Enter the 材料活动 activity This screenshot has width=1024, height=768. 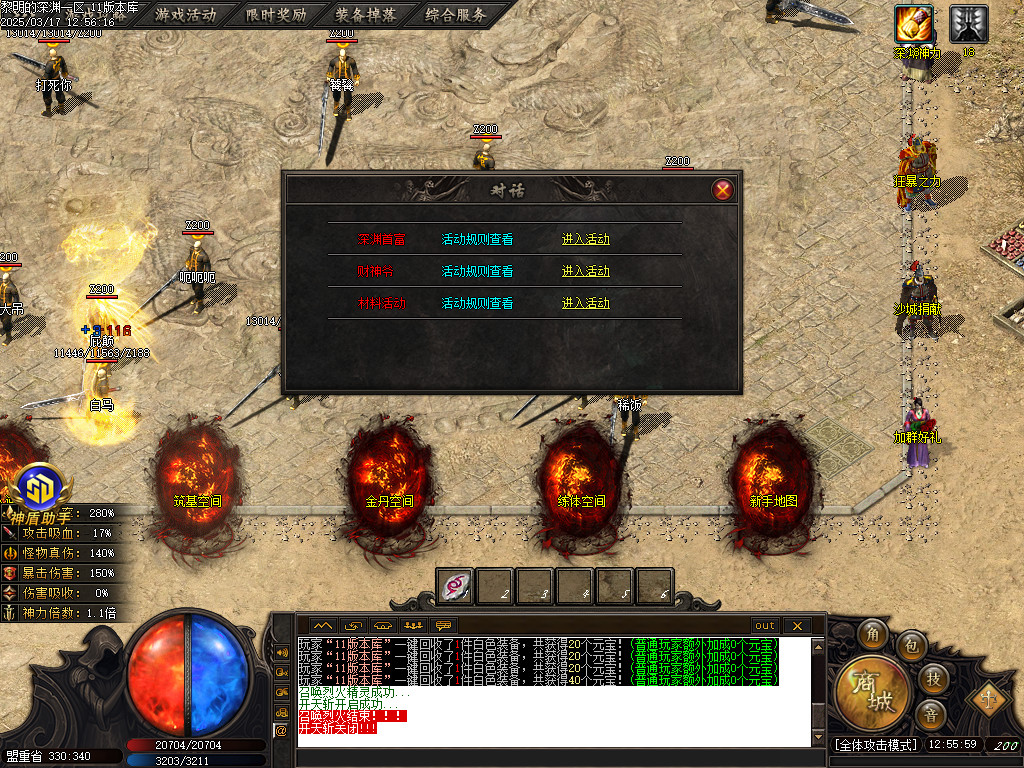click(585, 304)
